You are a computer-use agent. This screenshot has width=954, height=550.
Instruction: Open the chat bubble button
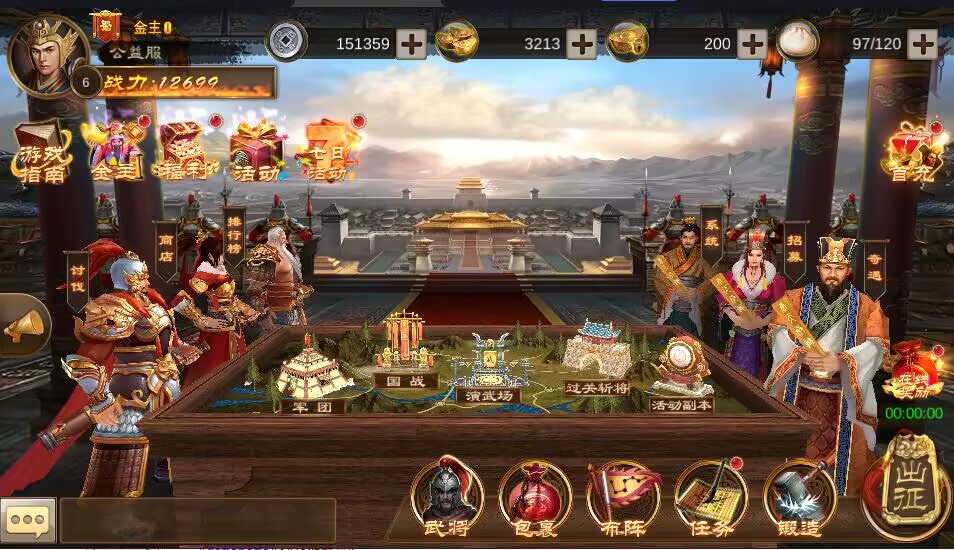[26, 520]
